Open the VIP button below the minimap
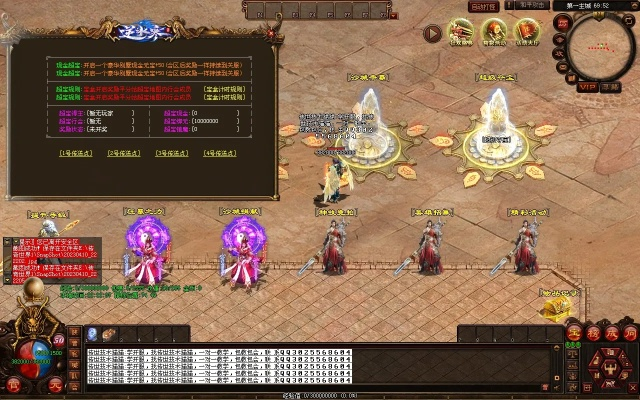 click(588, 87)
